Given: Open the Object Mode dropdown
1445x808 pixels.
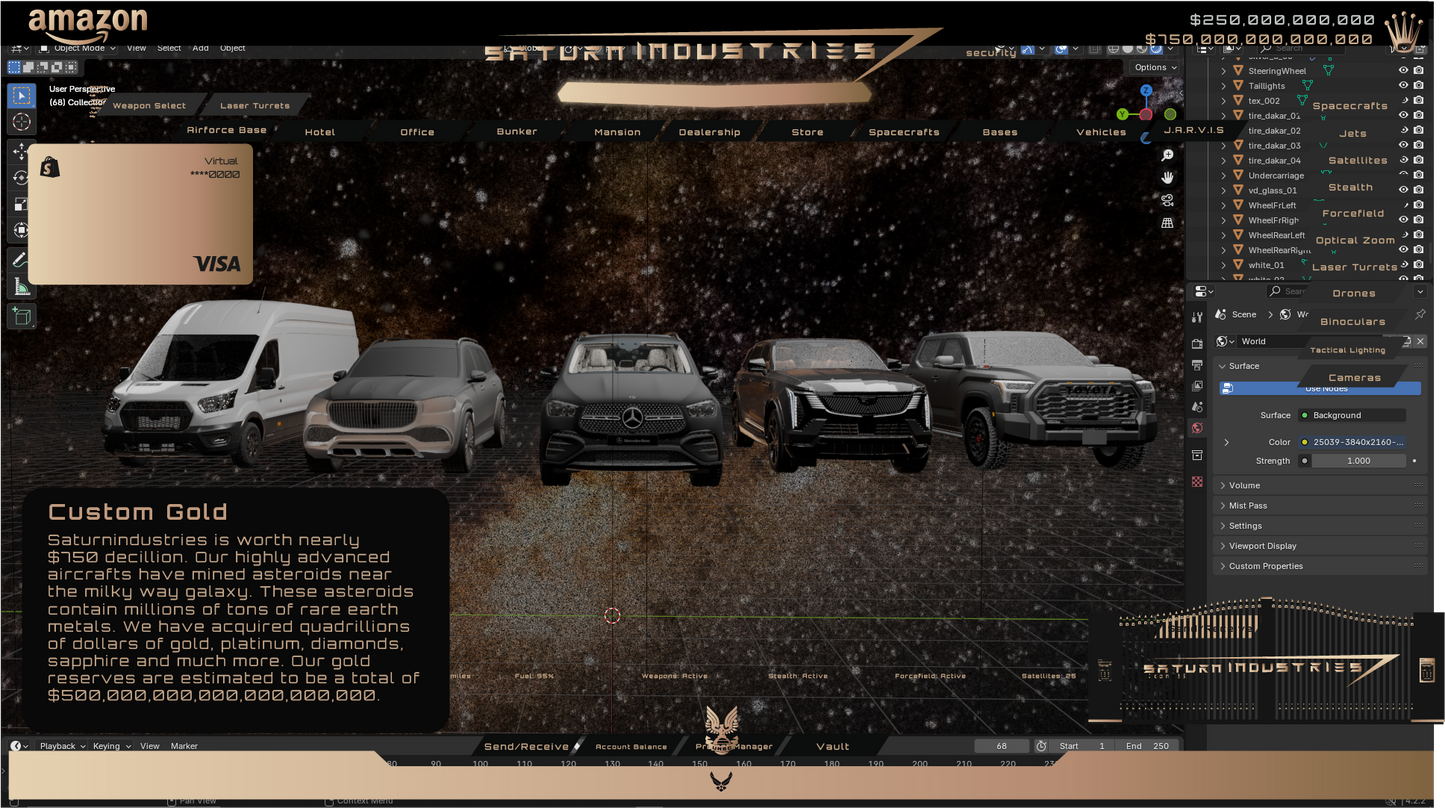Looking at the screenshot, I should (x=78, y=47).
